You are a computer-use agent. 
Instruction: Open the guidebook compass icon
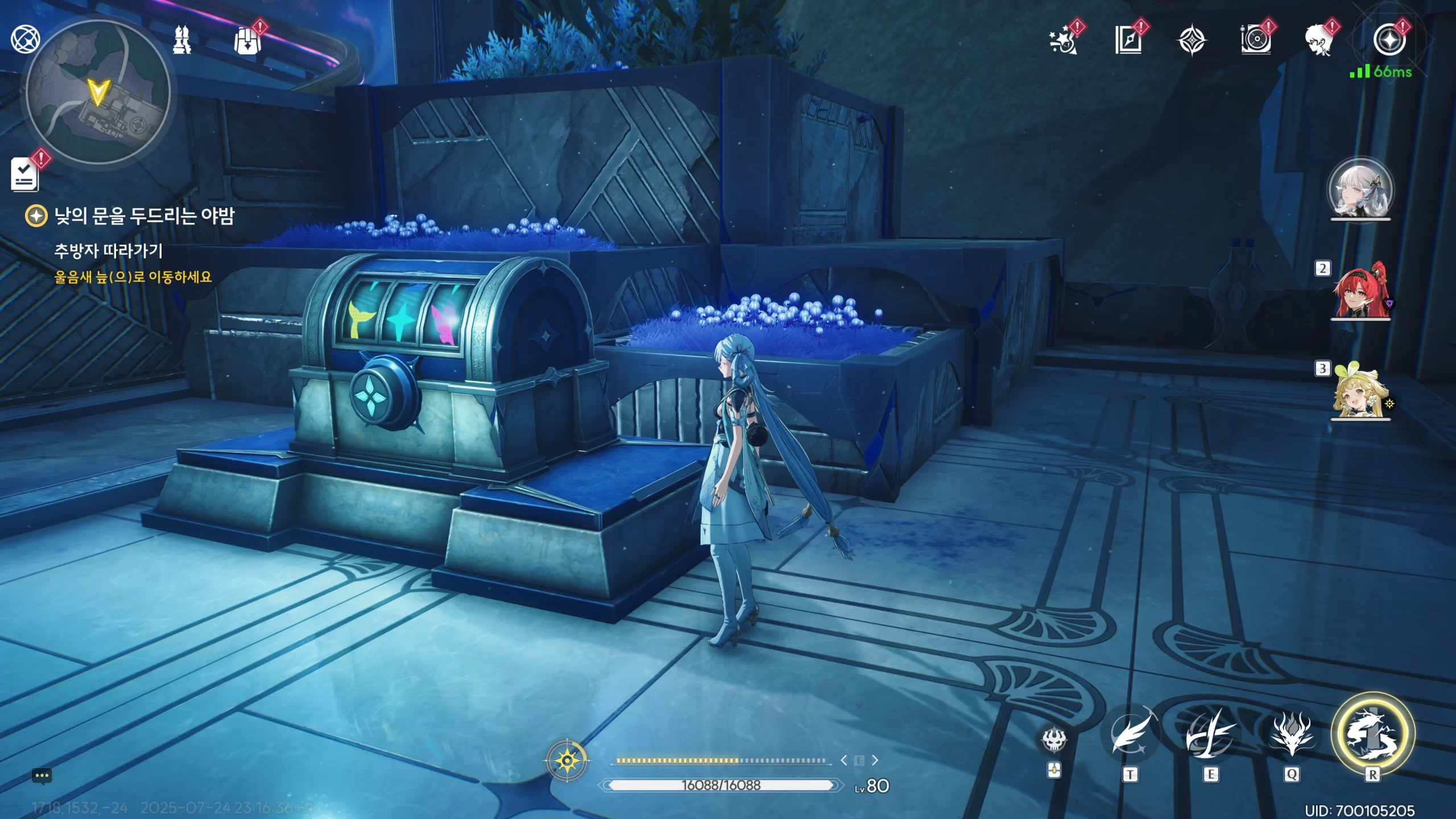[x=1128, y=41]
